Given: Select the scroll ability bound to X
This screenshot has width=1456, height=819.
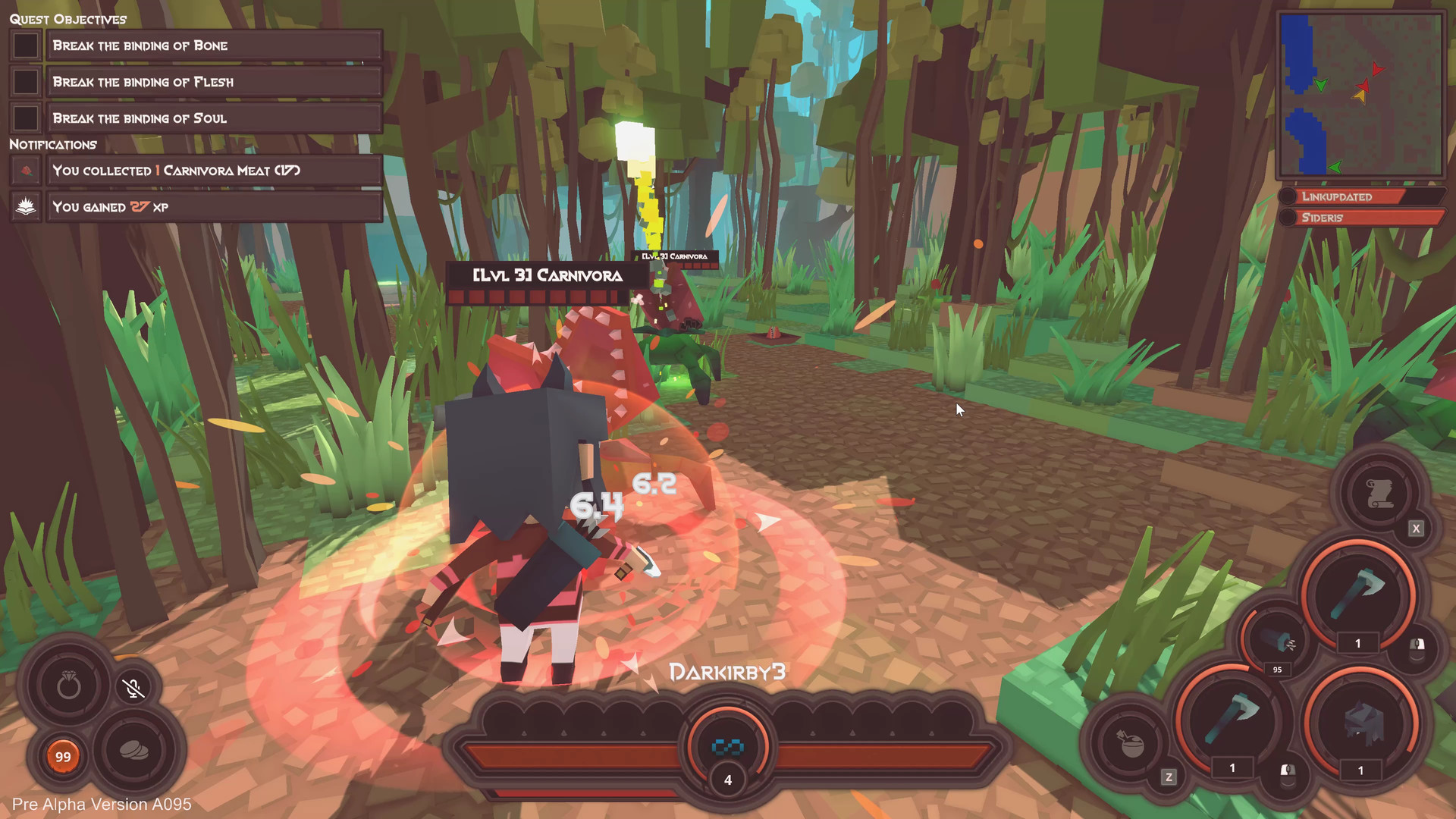Looking at the screenshot, I should [x=1379, y=493].
